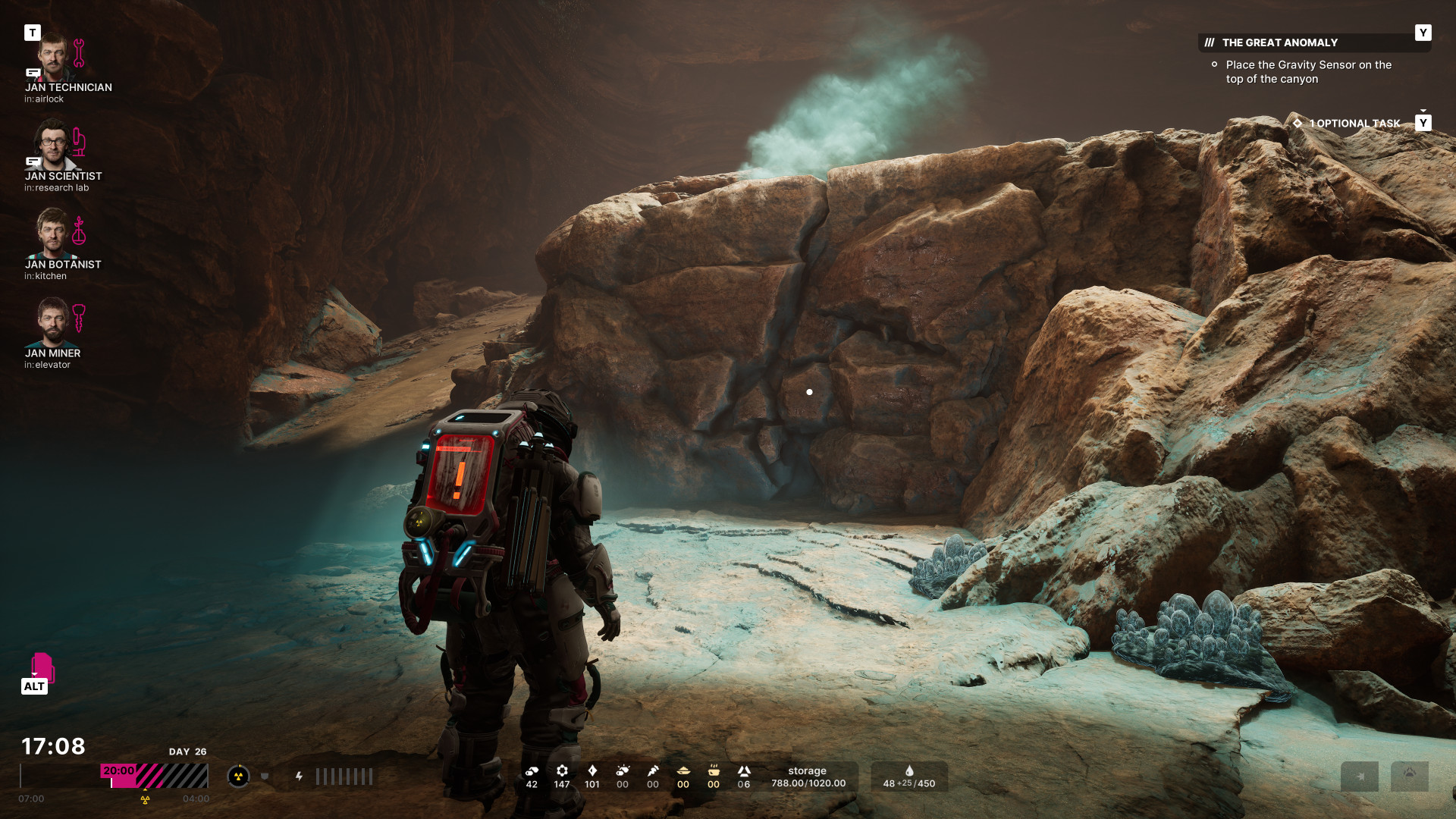Pick Jan Miner's crew portrait
The image size is (1456, 819).
click(53, 322)
